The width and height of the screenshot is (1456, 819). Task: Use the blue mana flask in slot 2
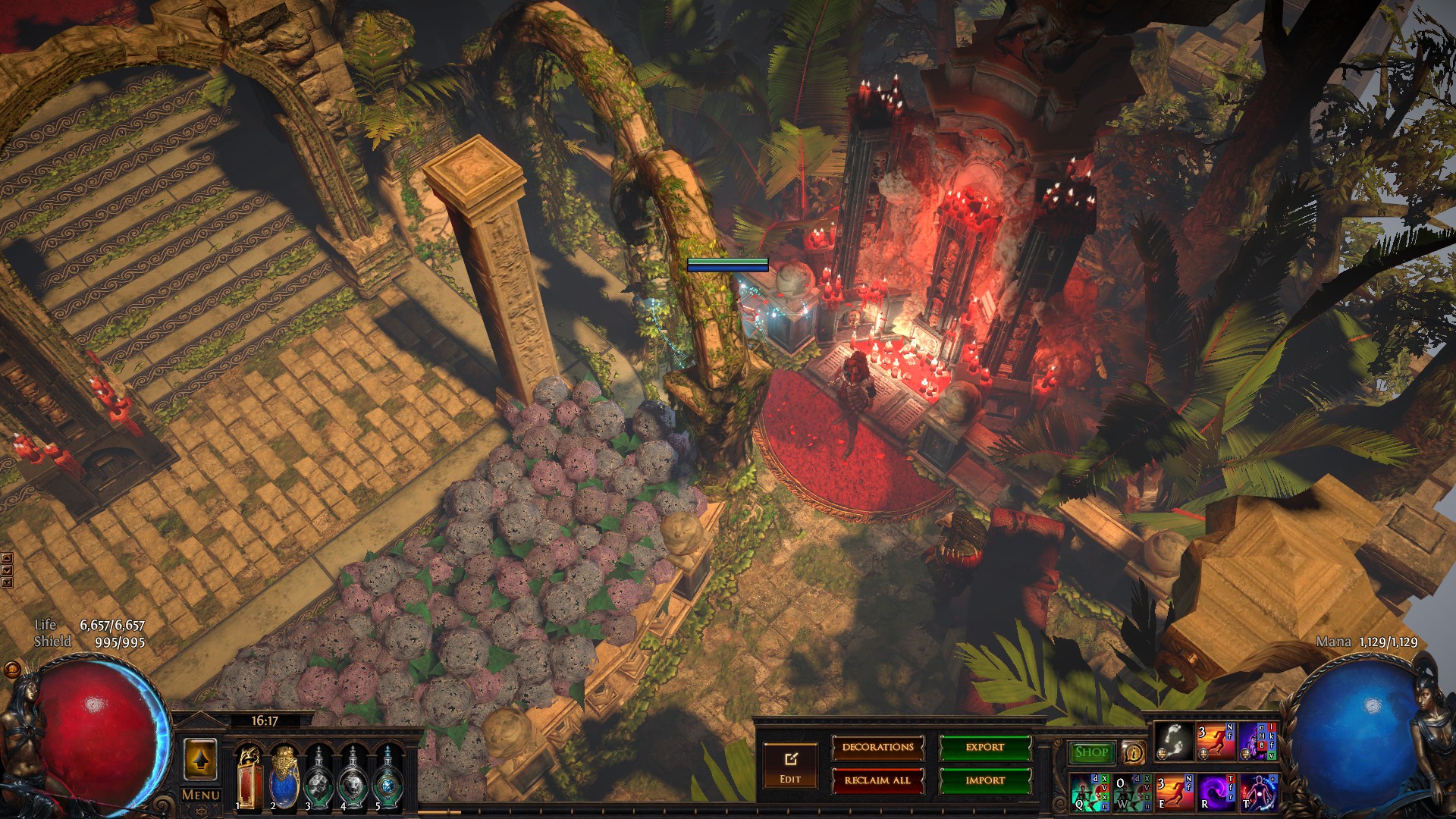point(284,777)
